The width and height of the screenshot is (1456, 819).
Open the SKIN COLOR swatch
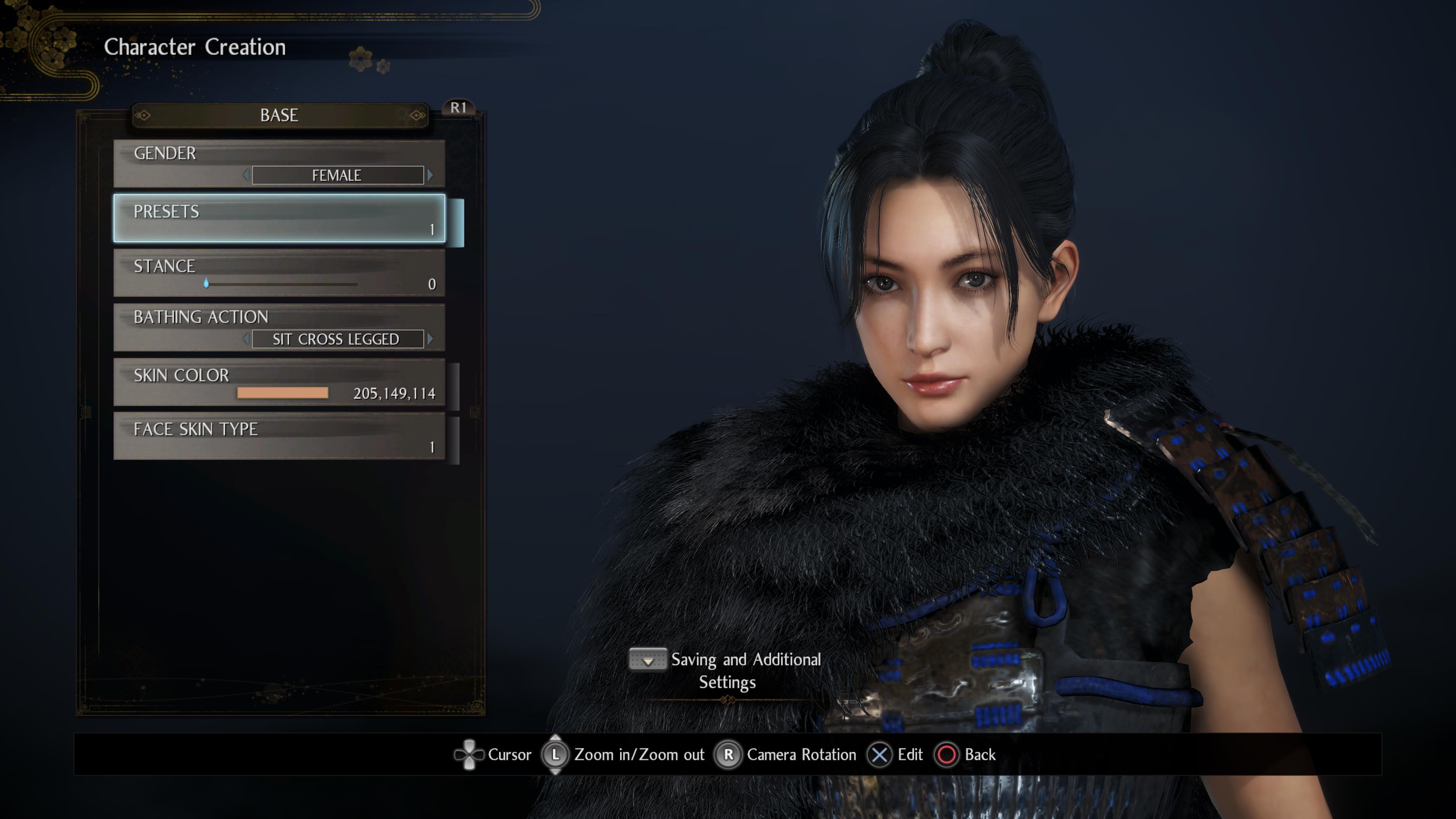282,393
